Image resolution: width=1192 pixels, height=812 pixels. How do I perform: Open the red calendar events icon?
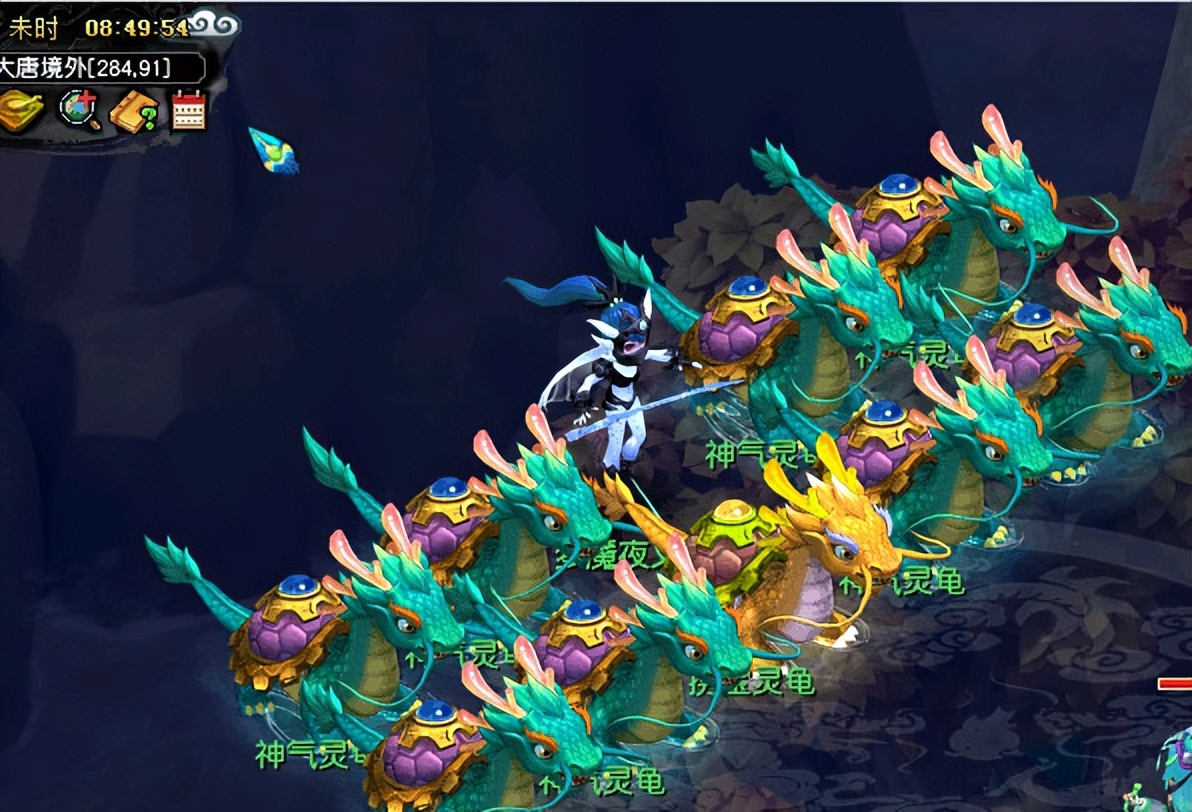click(x=188, y=110)
